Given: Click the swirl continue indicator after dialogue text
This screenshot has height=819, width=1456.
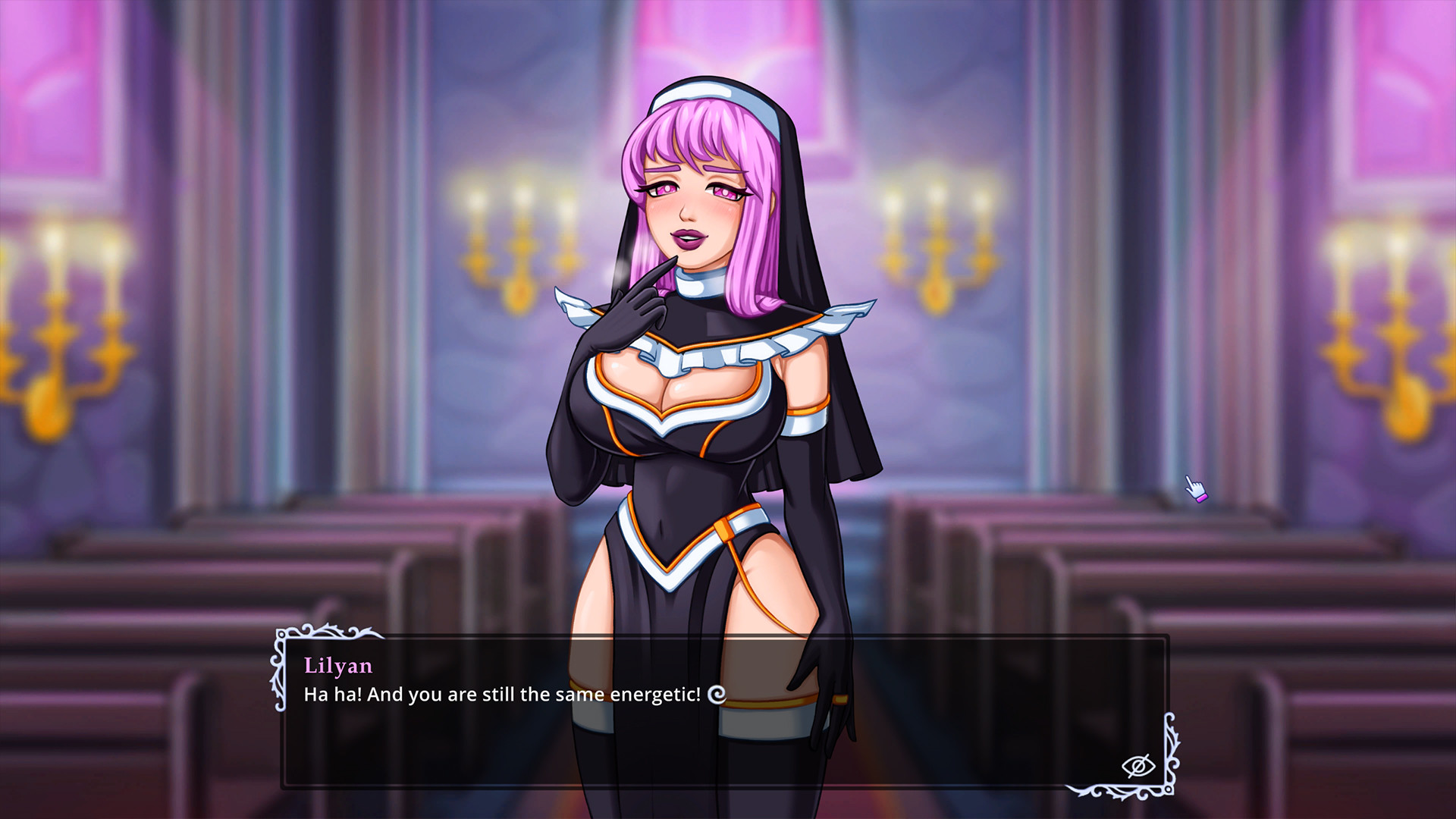Looking at the screenshot, I should tap(715, 694).
